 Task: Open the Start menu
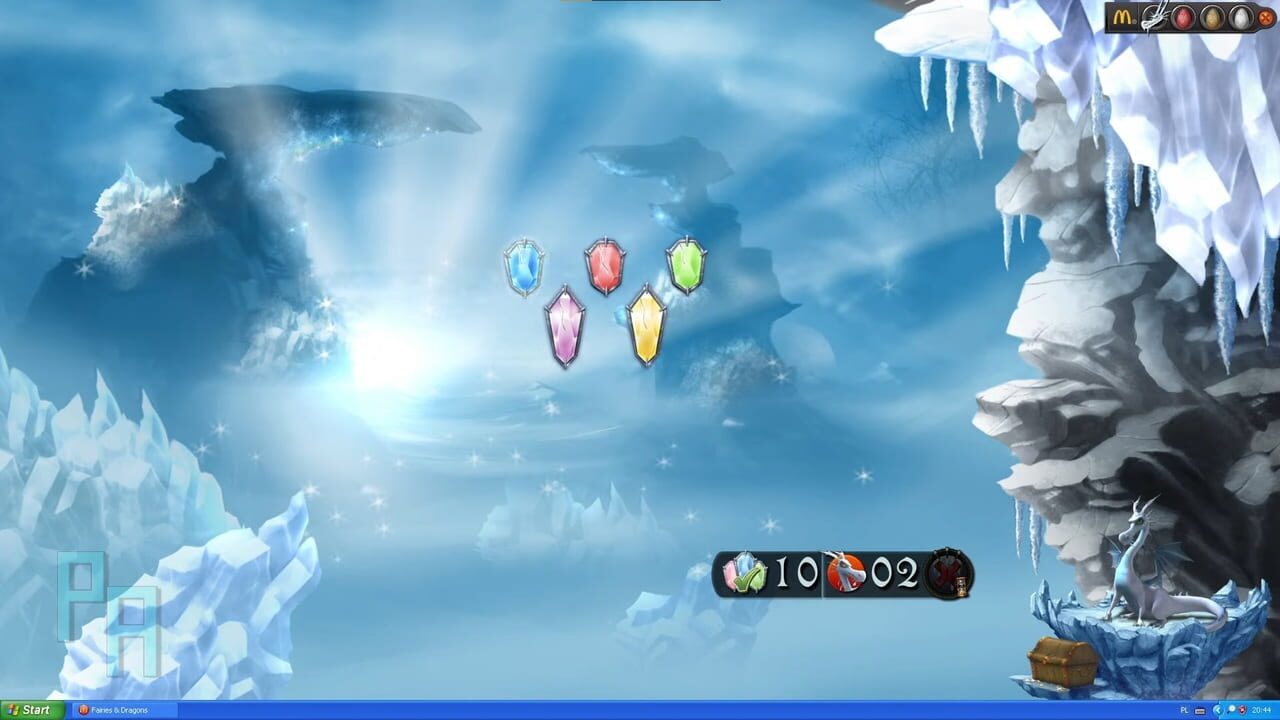pos(28,710)
